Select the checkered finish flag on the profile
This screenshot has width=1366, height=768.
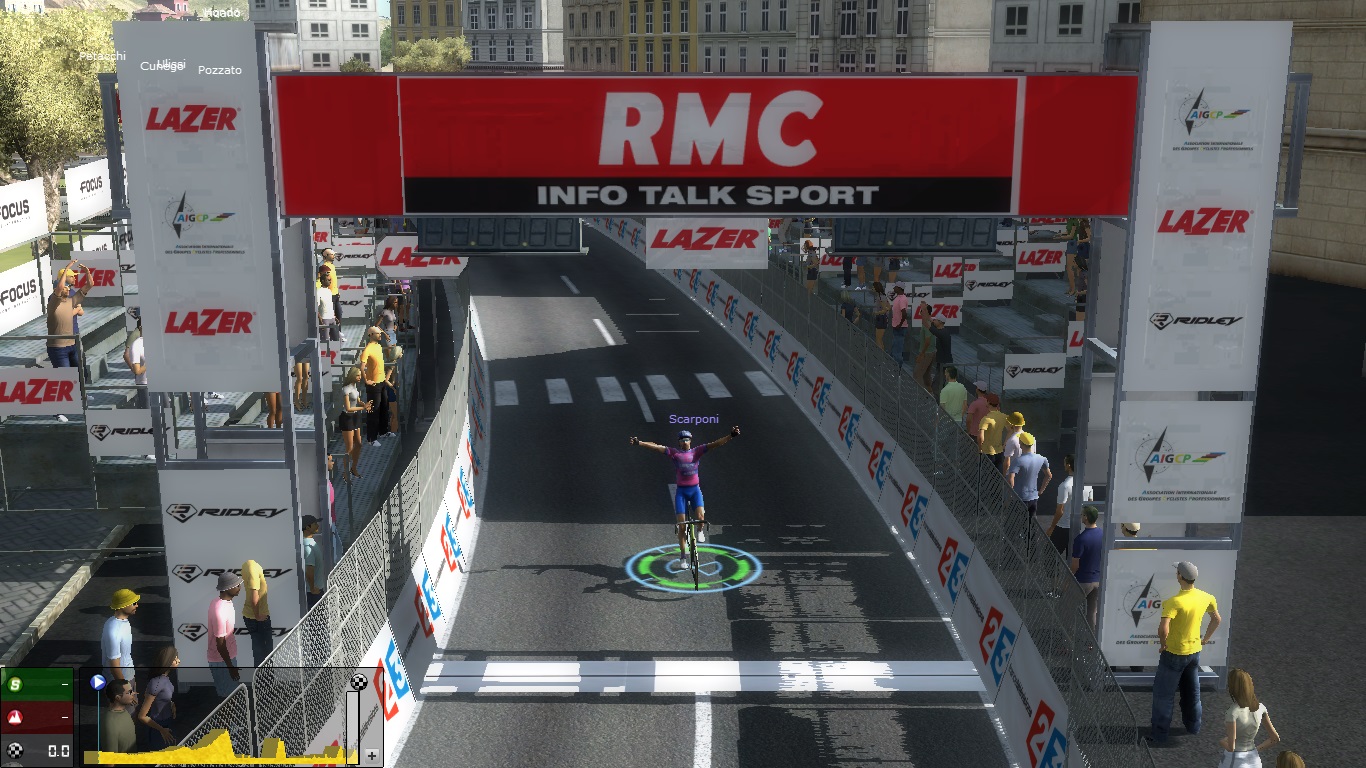pyautogui.click(x=359, y=682)
